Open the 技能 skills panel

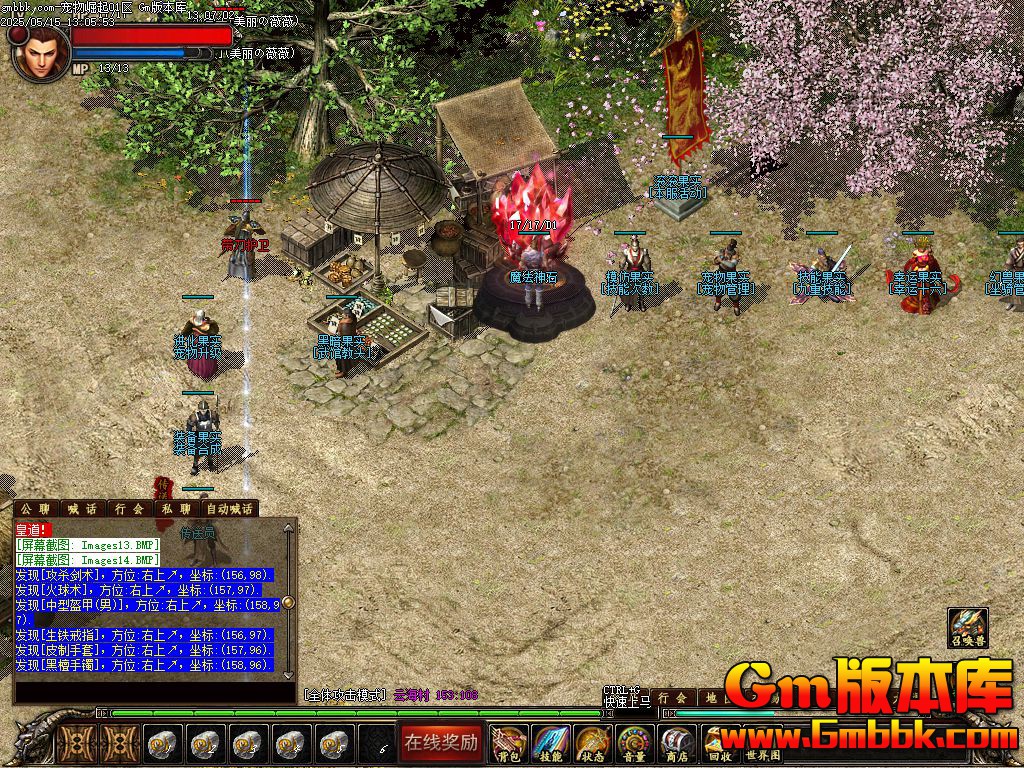click(x=551, y=744)
